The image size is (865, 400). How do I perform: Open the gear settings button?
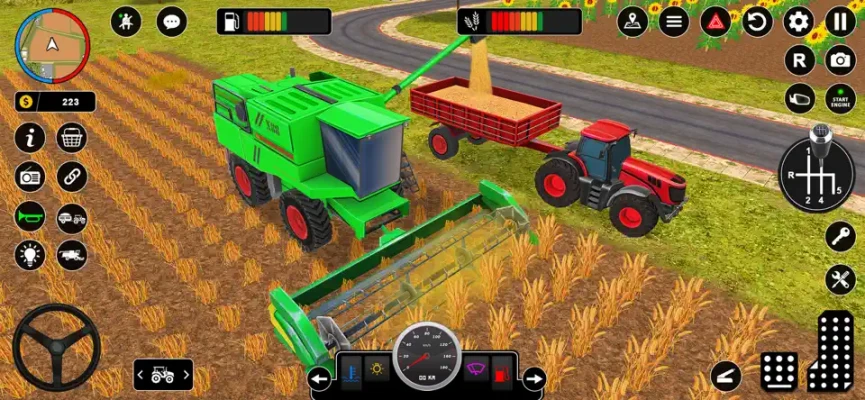798,21
